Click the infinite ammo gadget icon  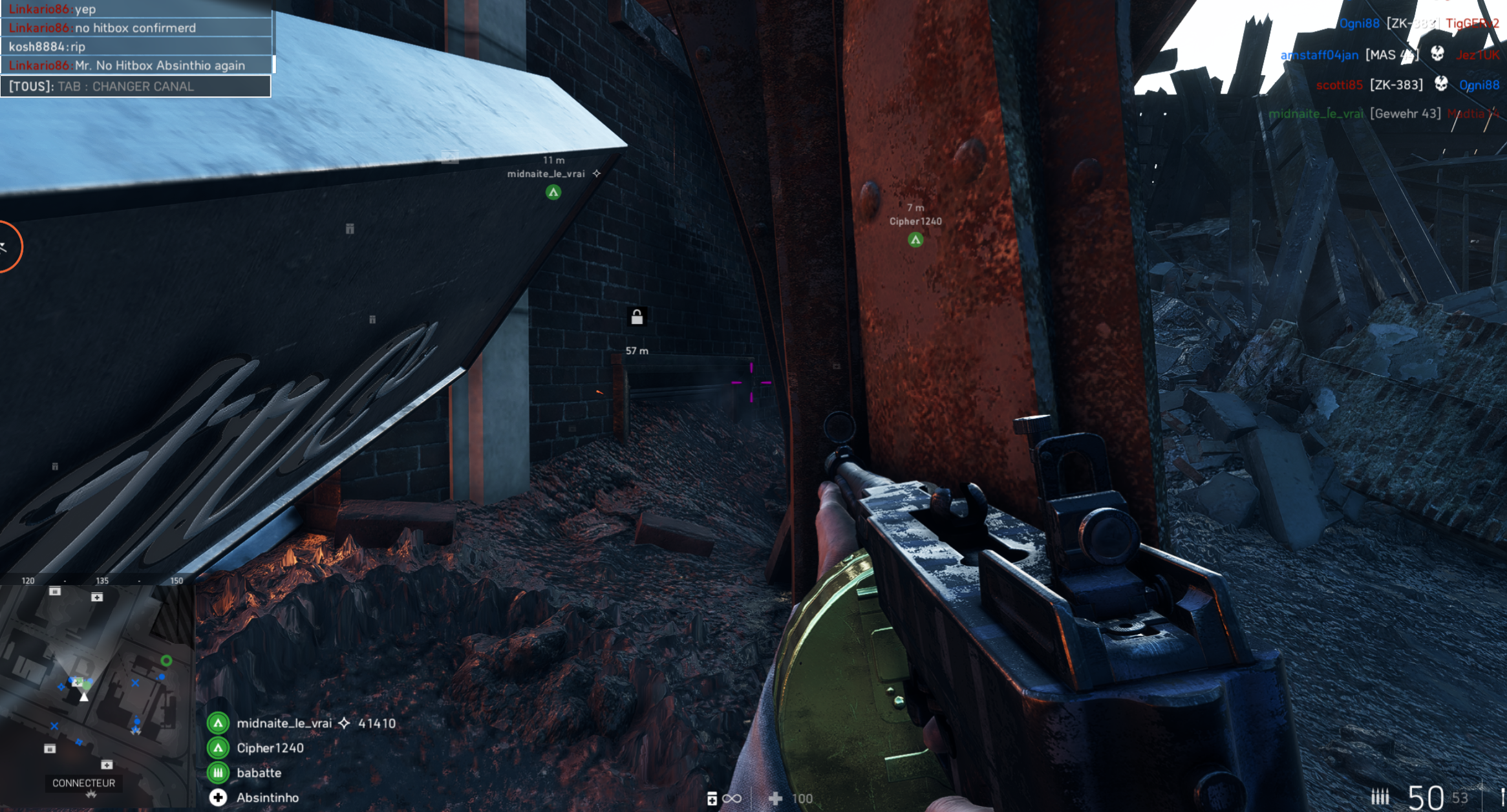pos(724,799)
